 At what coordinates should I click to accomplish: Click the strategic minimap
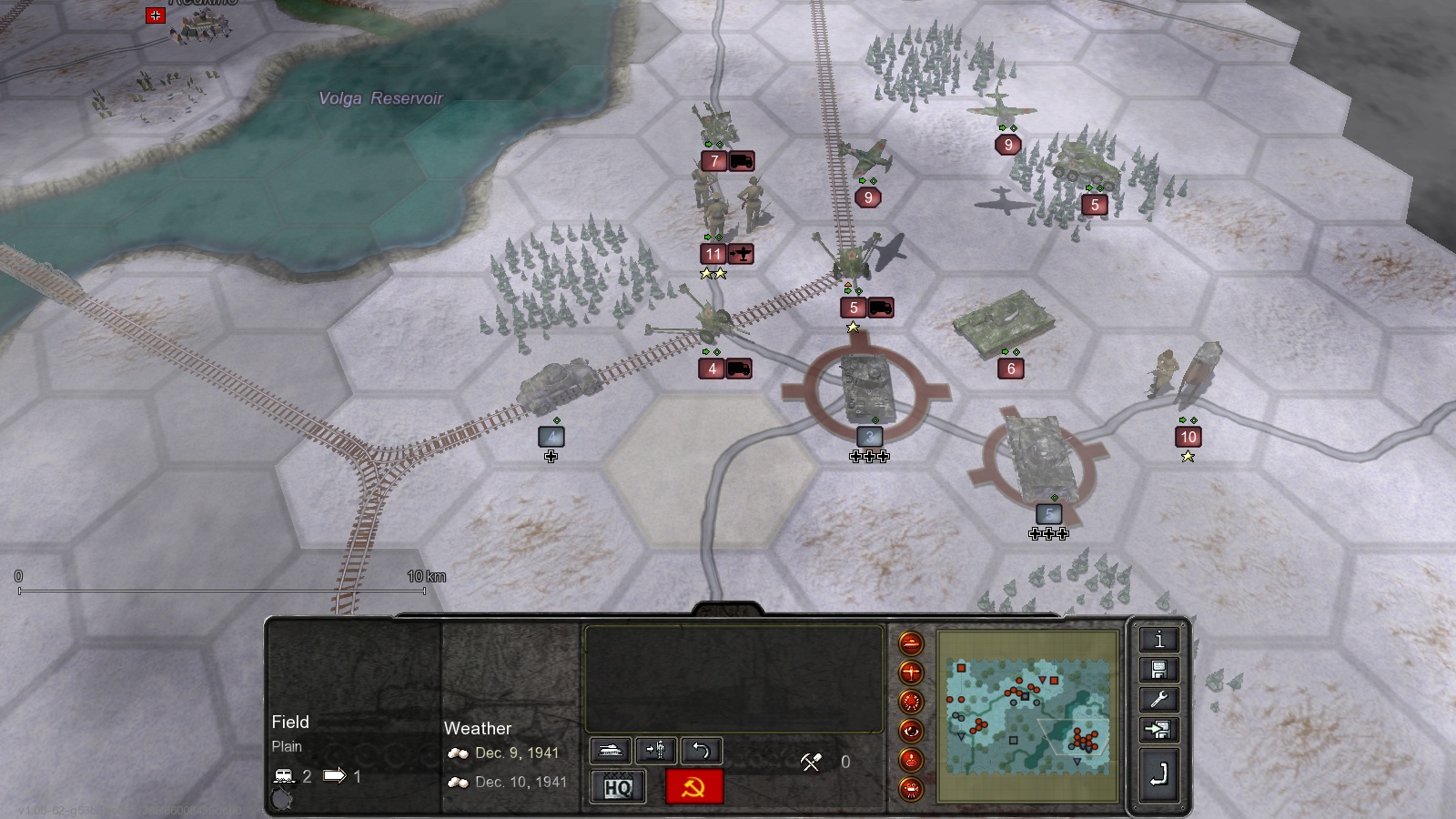[x=1028, y=716]
